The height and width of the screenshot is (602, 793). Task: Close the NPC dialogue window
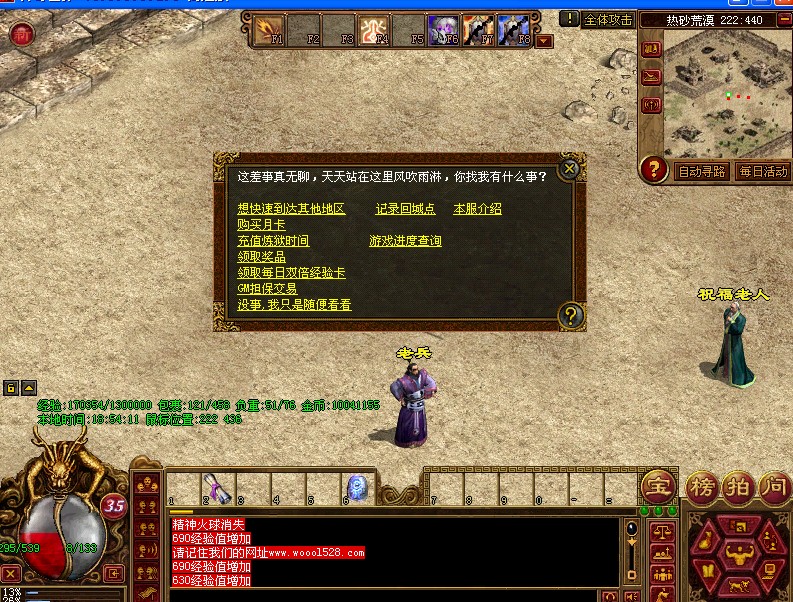569,168
